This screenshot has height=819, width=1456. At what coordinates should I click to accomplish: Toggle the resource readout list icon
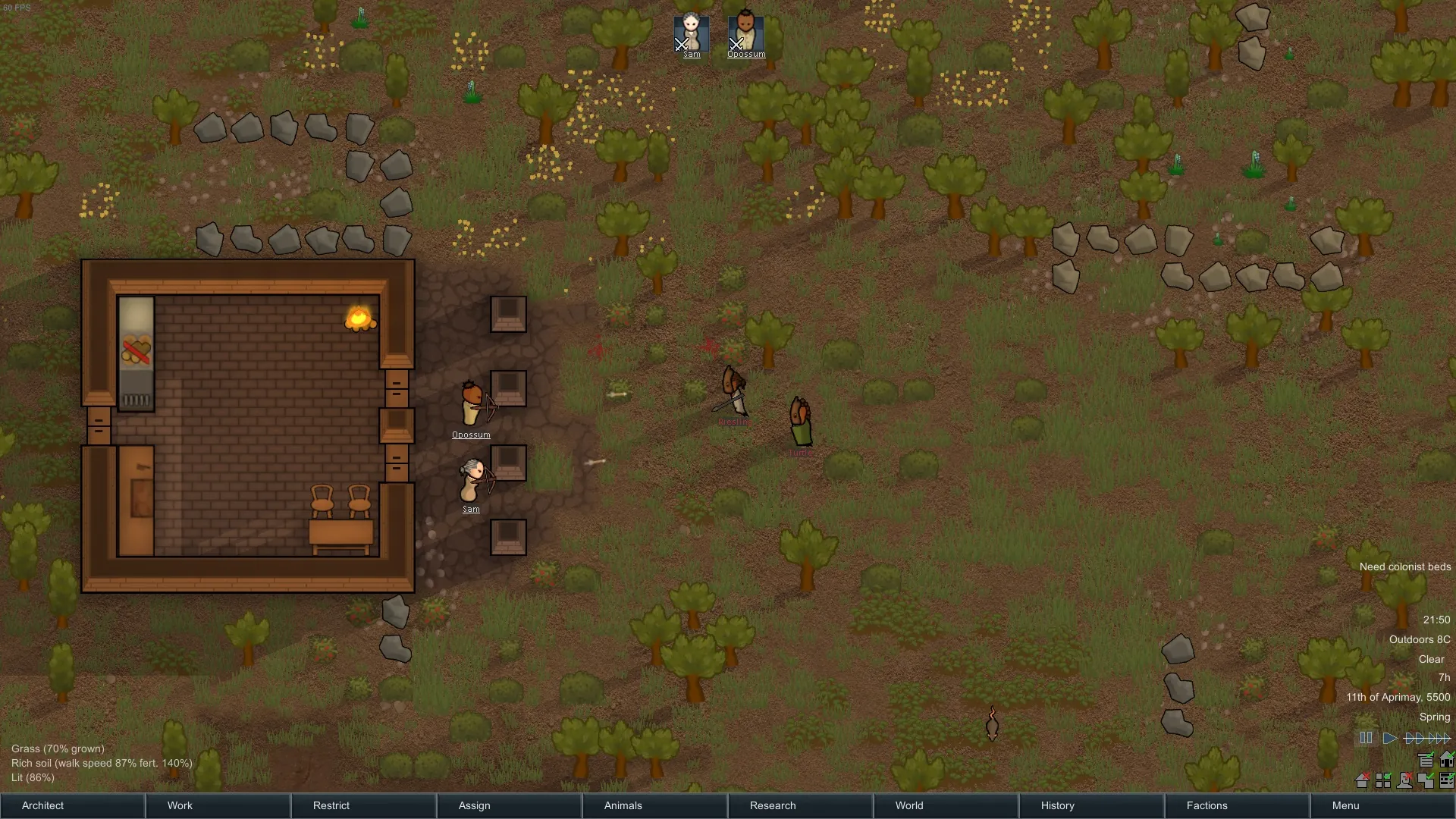(1426, 759)
